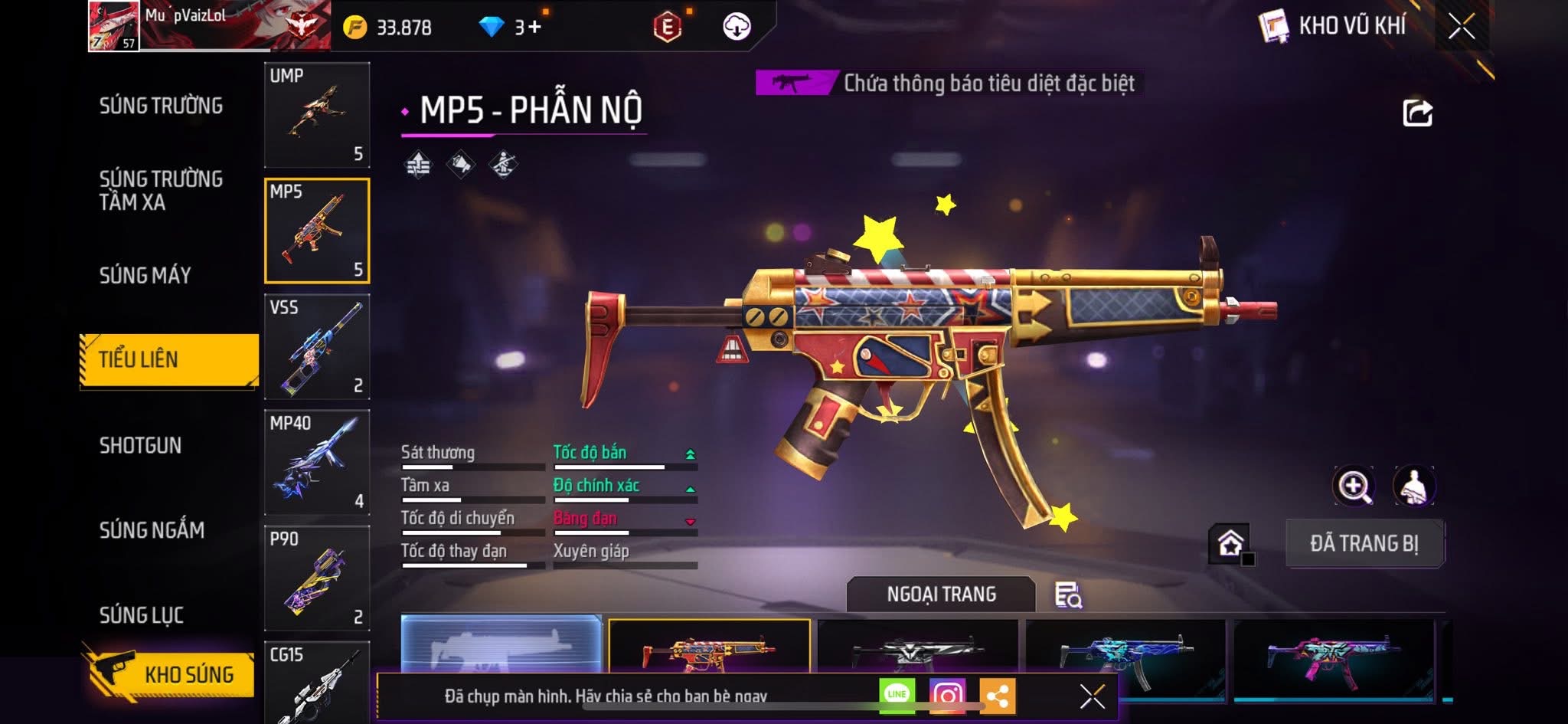Close the weapon armory screen
This screenshot has height=724, width=1568.
click(1461, 27)
